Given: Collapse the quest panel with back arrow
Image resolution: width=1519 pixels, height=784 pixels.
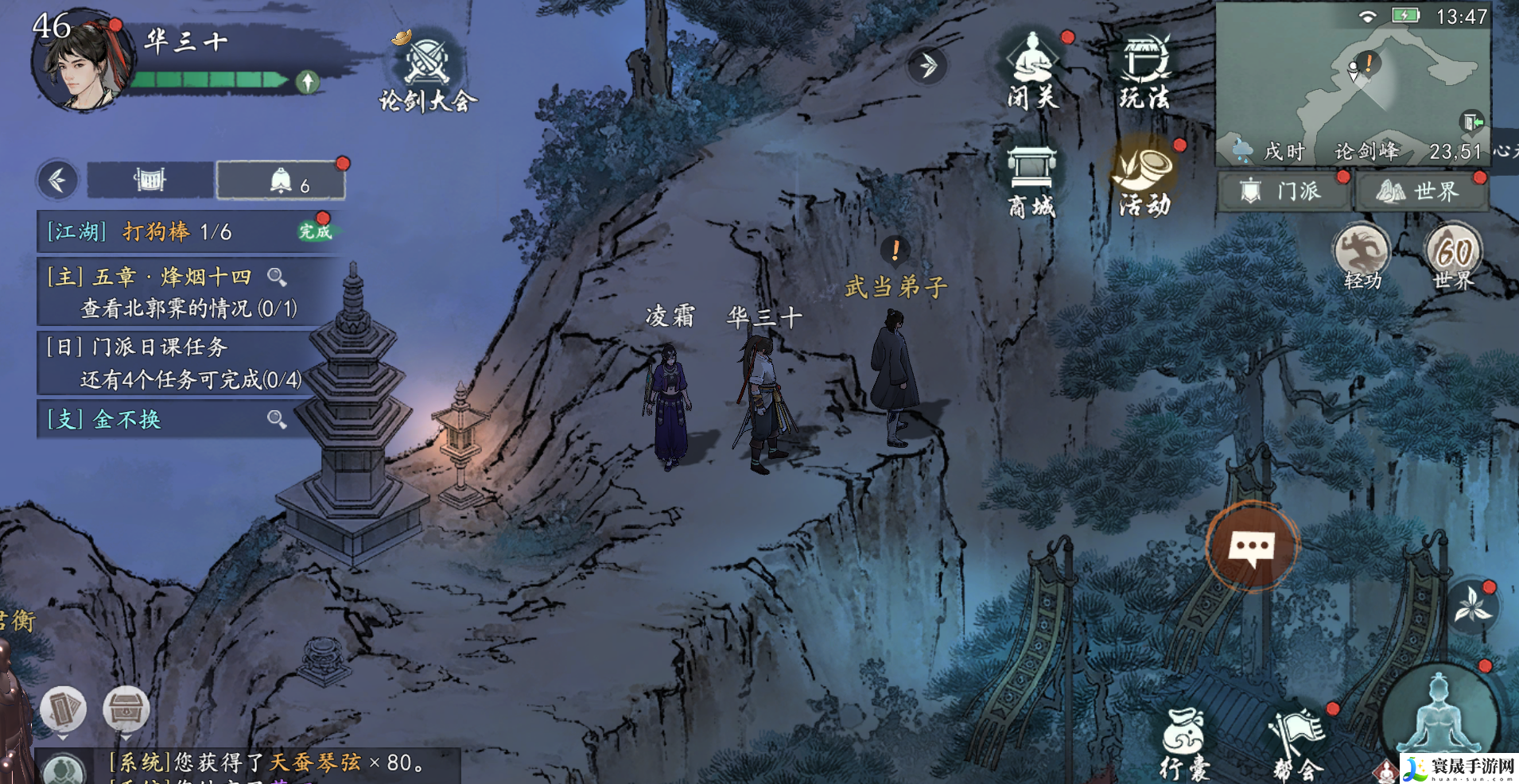Looking at the screenshot, I should (57, 180).
